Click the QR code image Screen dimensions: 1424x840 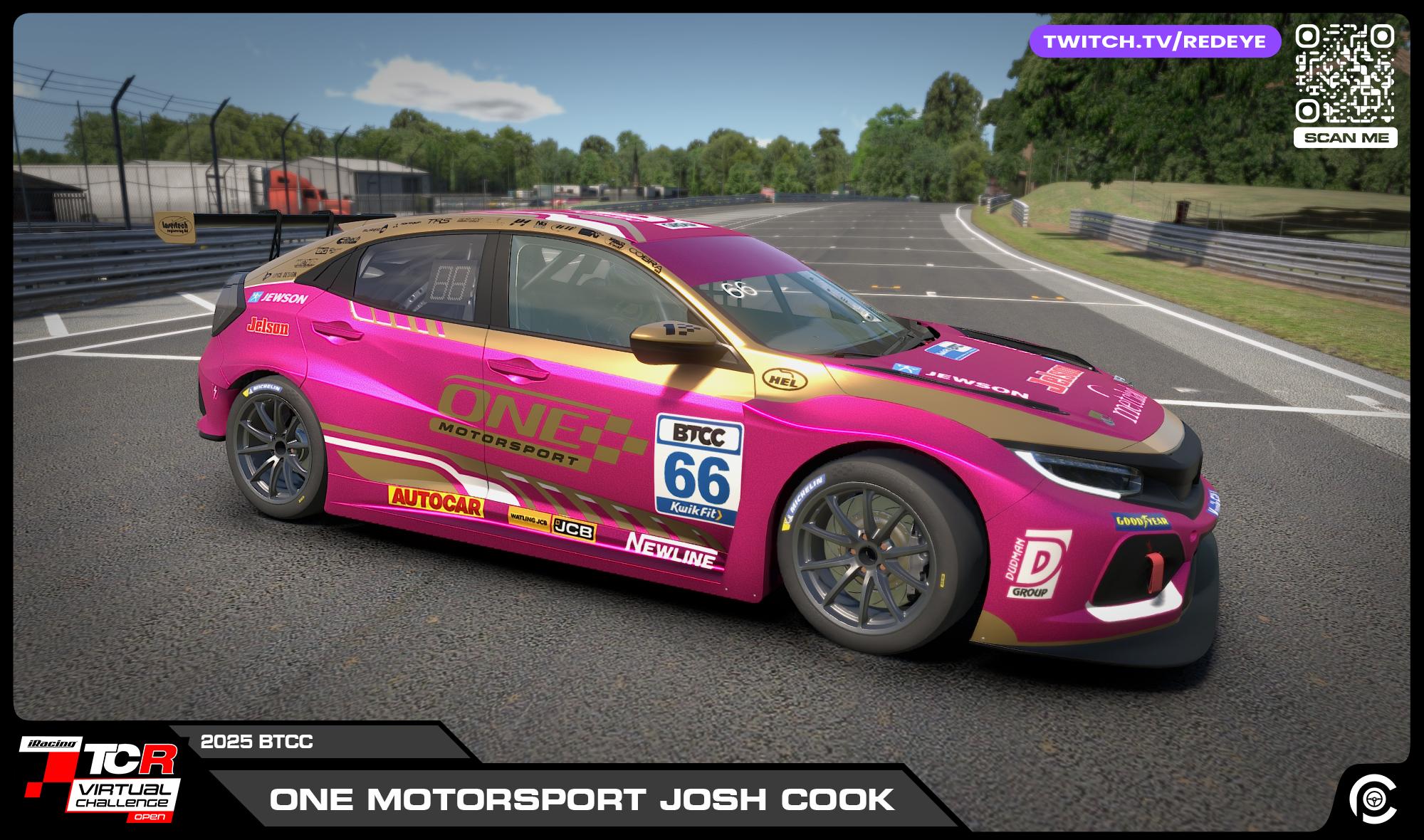point(1344,73)
